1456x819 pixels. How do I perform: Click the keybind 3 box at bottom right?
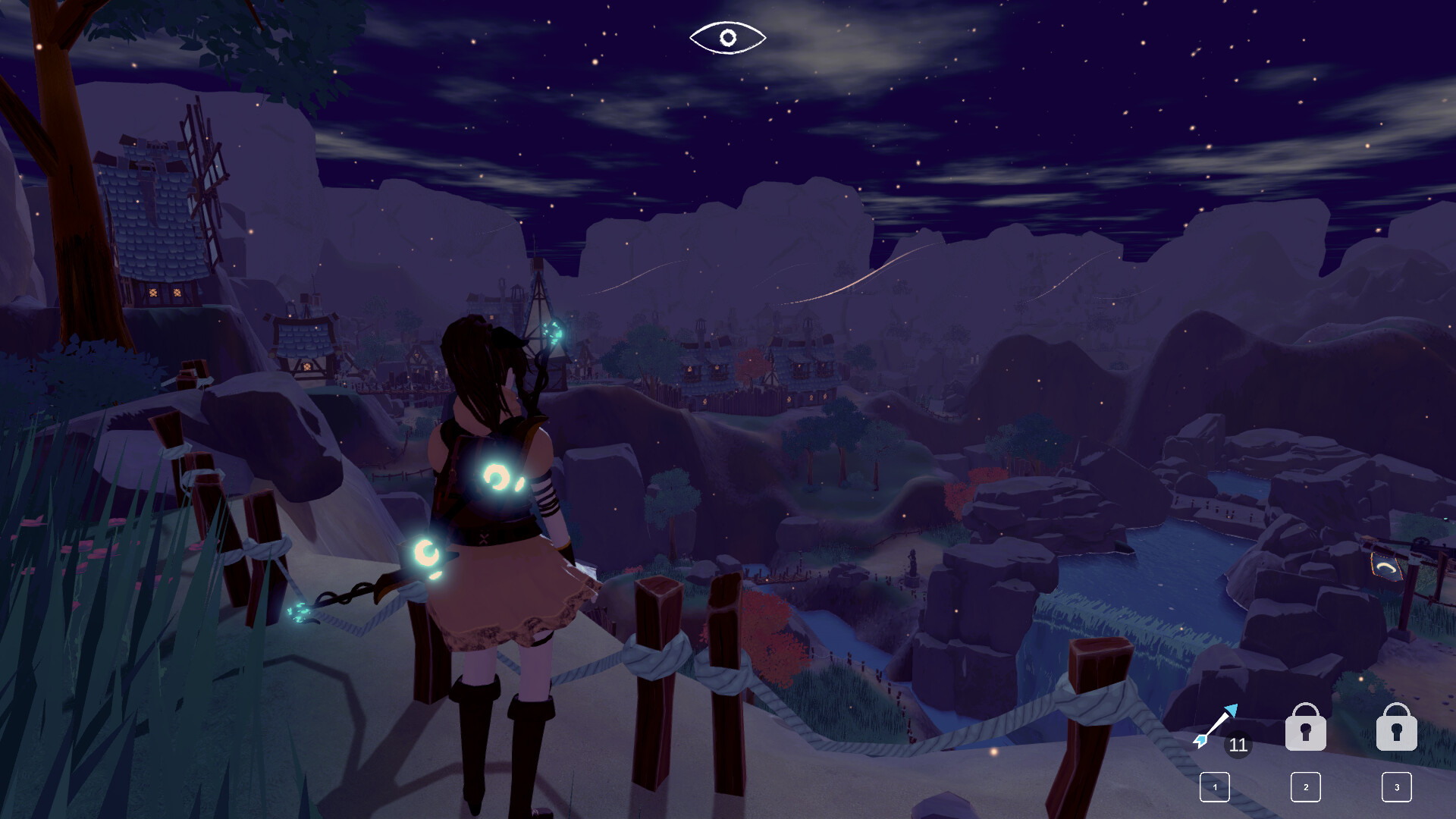point(1396,787)
